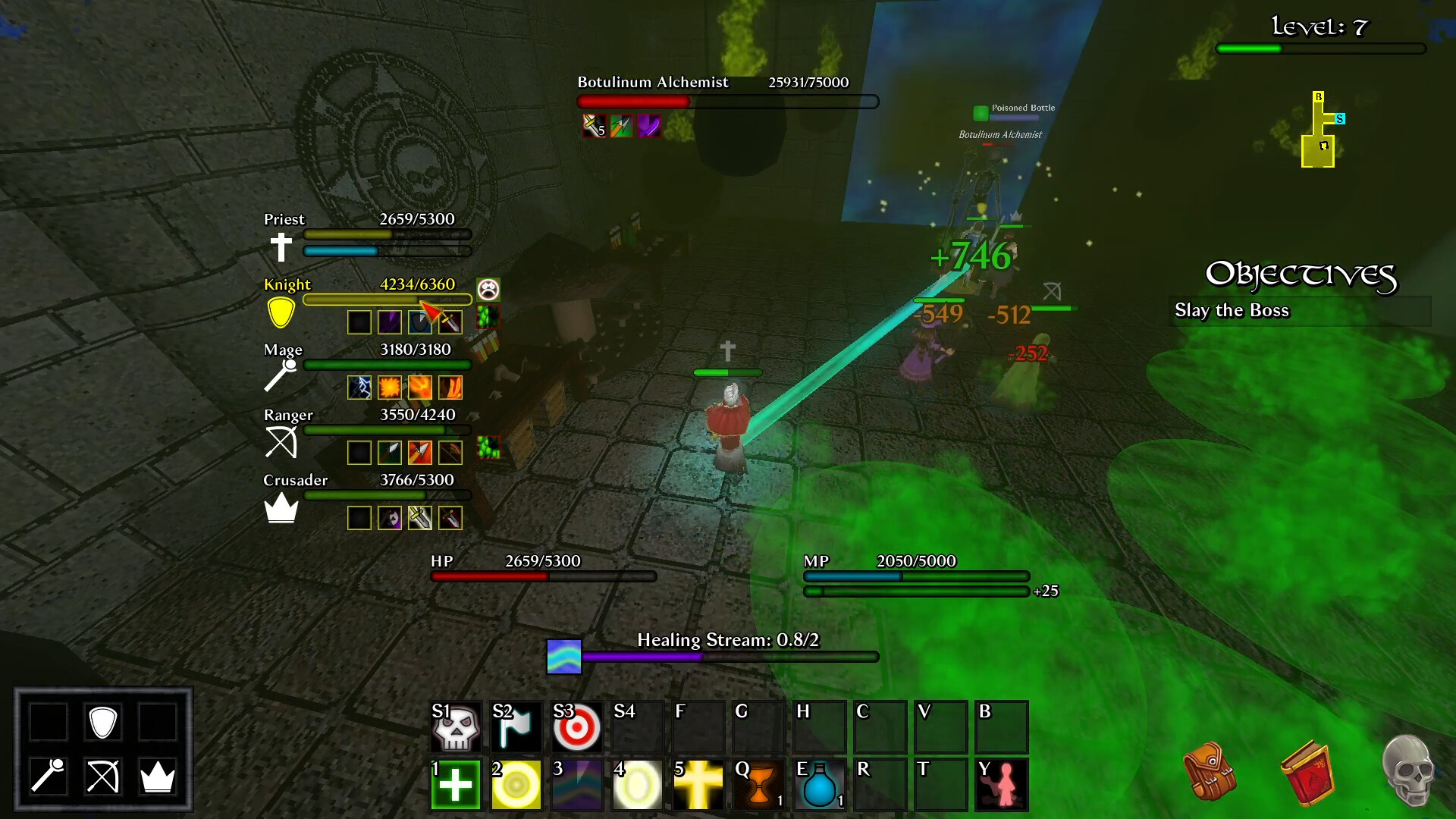Click the S3 target skill icon
This screenshot has width=1456, height=819.
(x=576, y=726)
